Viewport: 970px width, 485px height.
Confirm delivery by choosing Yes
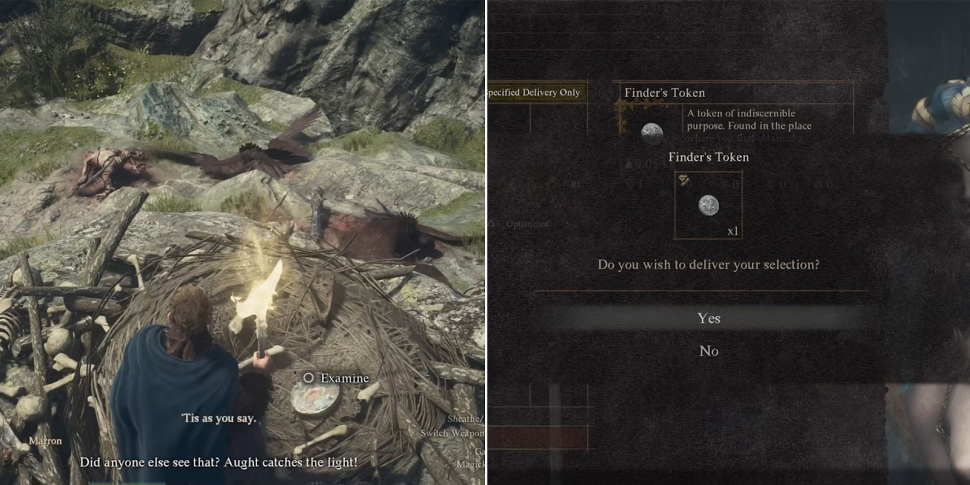[x=708, y=318]
